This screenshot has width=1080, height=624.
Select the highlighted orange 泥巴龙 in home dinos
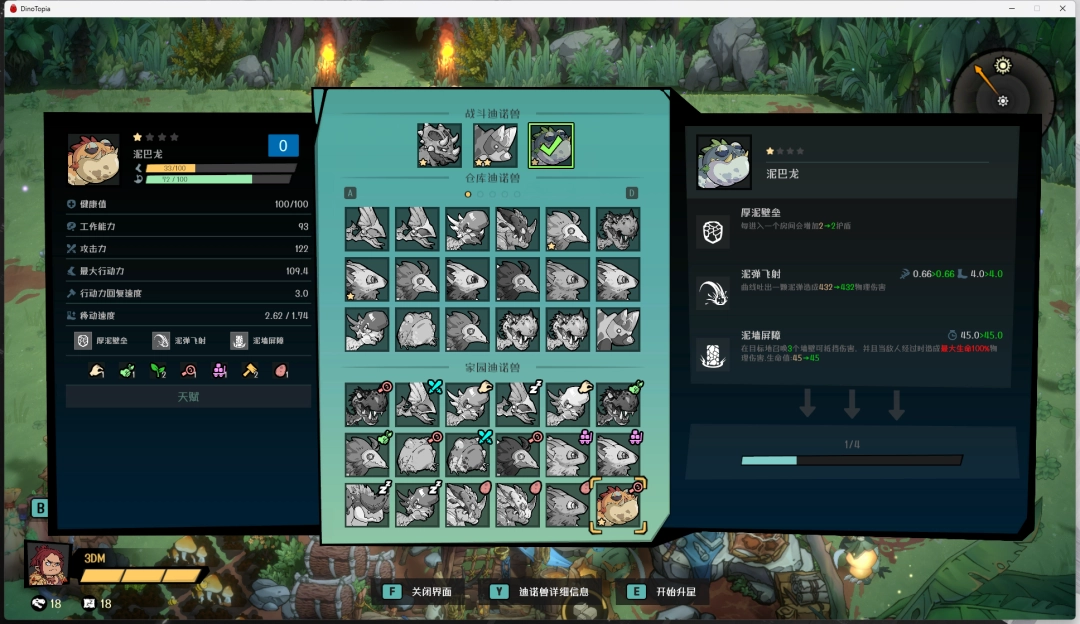click(618, 505)
